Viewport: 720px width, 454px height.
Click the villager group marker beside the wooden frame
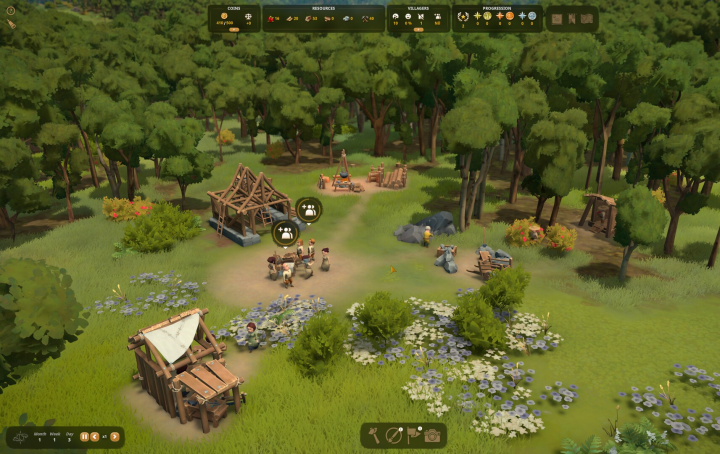[309, 210]
